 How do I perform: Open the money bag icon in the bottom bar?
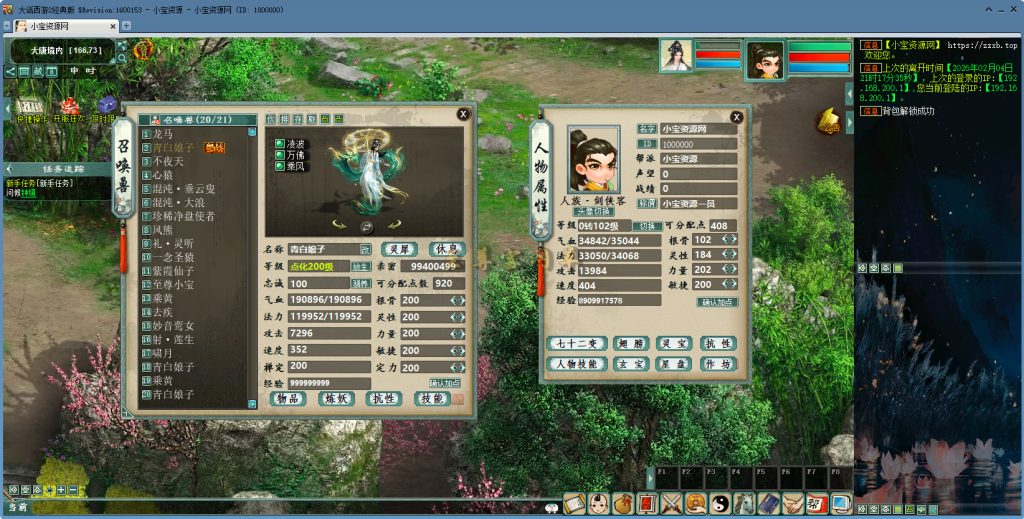click(622, 504)
